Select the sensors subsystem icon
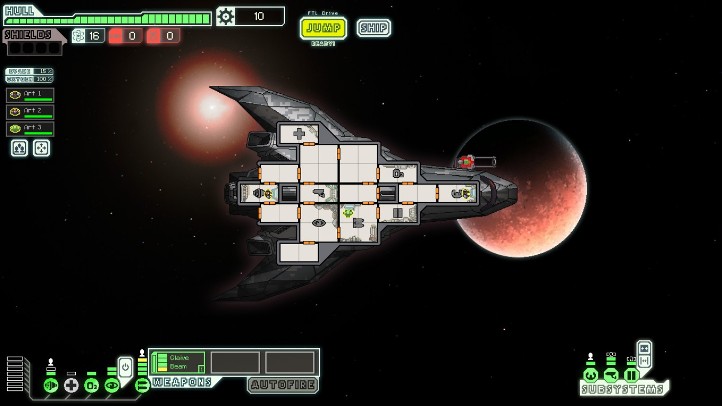 [611, 376]
